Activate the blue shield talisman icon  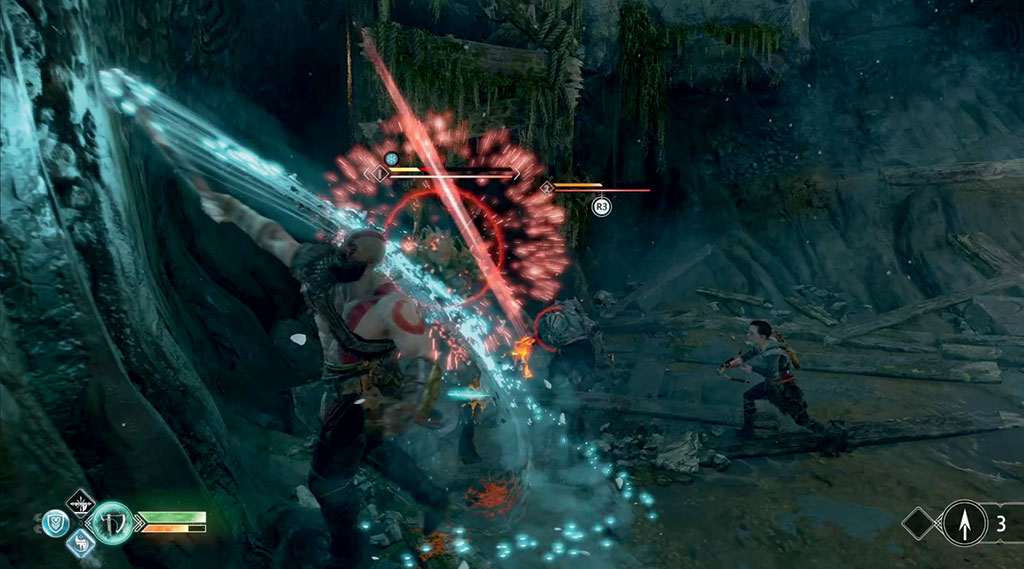[55, 522]
